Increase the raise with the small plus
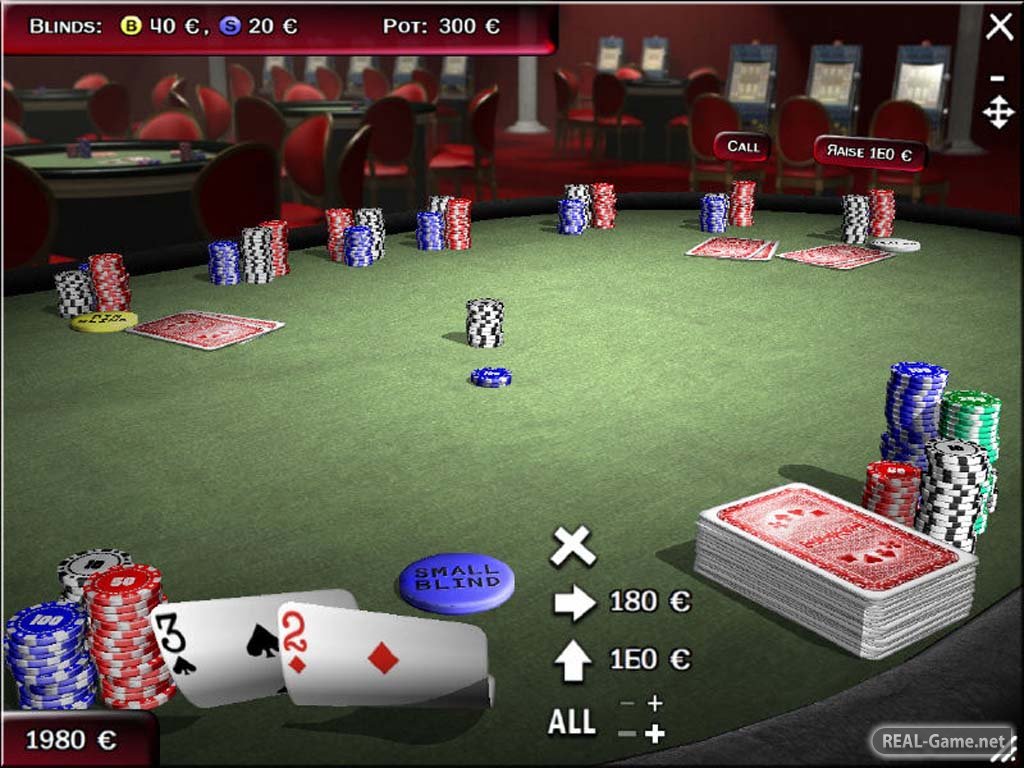Viewport: 1024px width, 768px height. [655, 704]
